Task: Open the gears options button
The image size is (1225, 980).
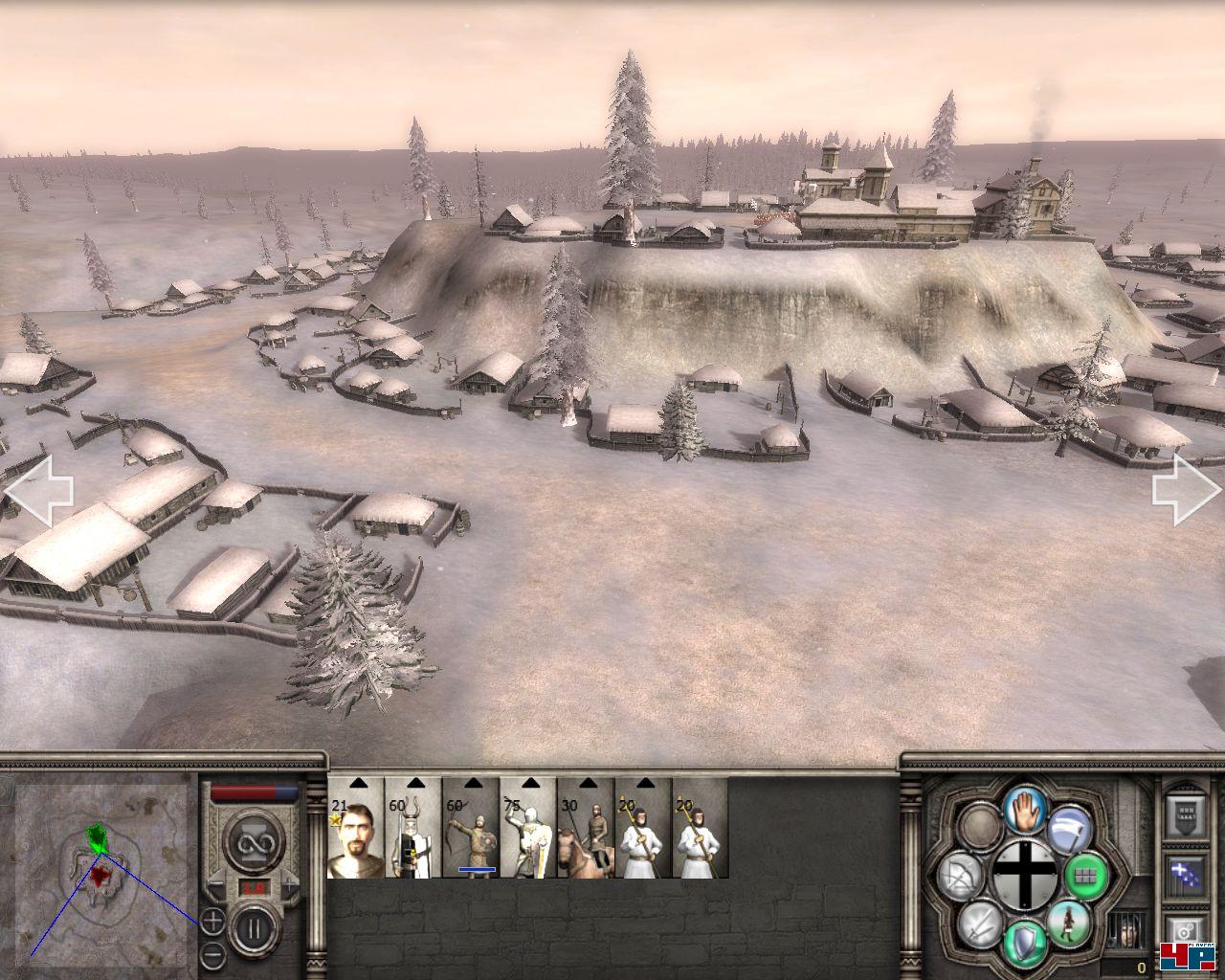Action: click(1183, 929)
